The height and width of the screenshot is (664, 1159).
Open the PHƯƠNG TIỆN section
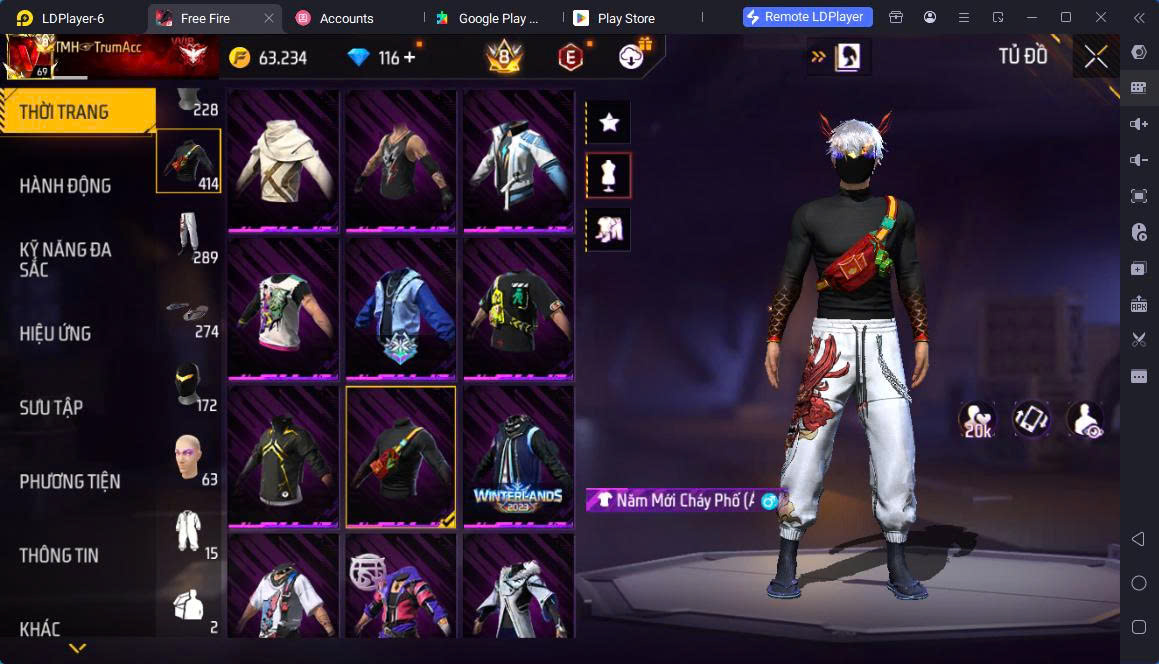click(x=70, y=481)
